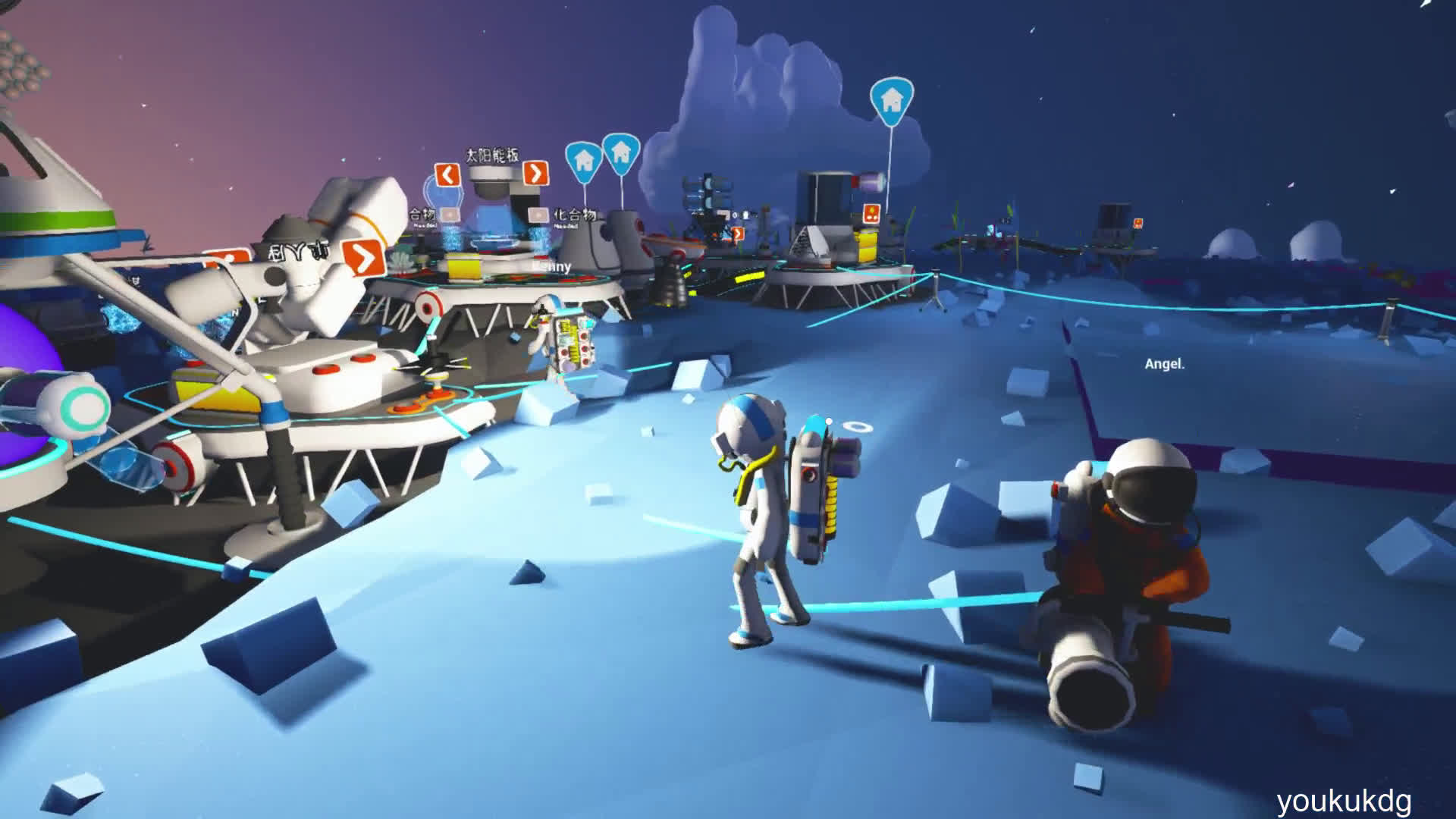Select the highest home beacon marker
This screenshot has width=1456, height=819.
[892, 100]
